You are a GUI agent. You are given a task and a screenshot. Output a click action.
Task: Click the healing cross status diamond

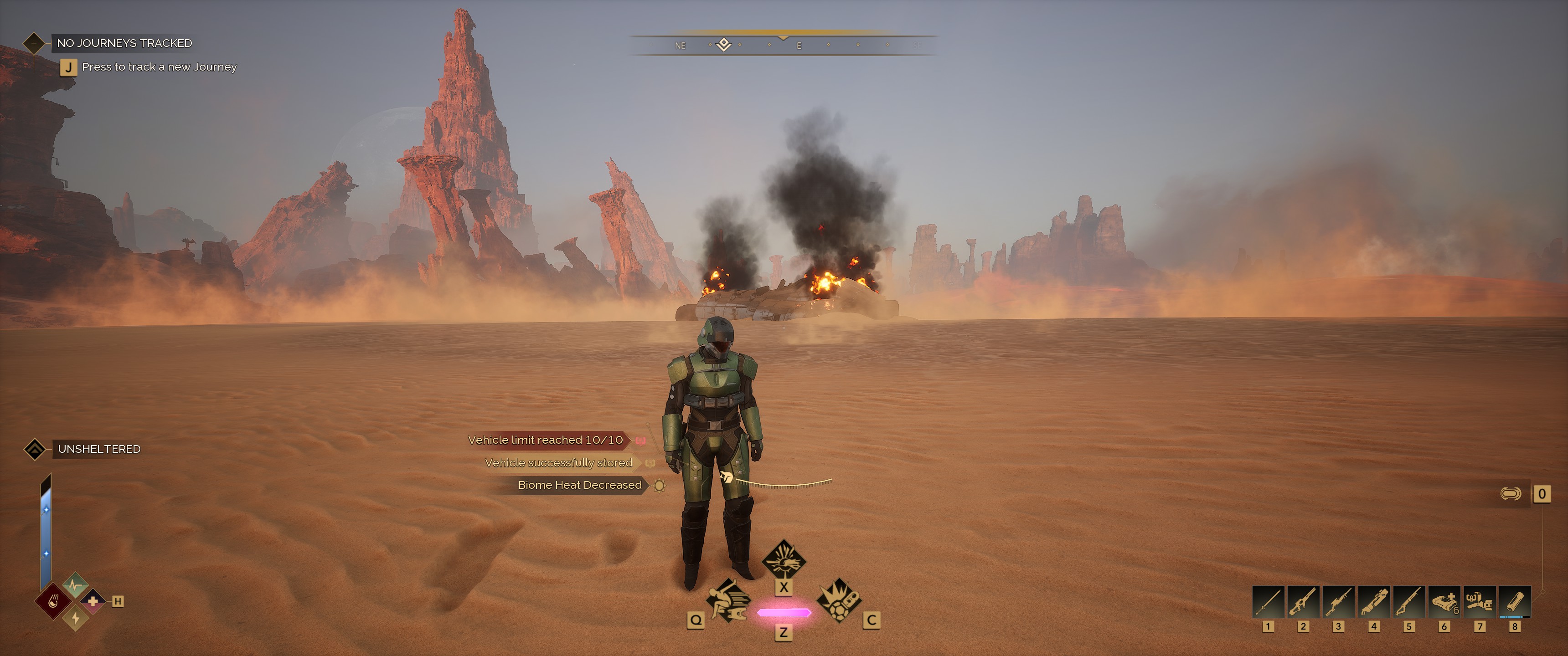93,601
